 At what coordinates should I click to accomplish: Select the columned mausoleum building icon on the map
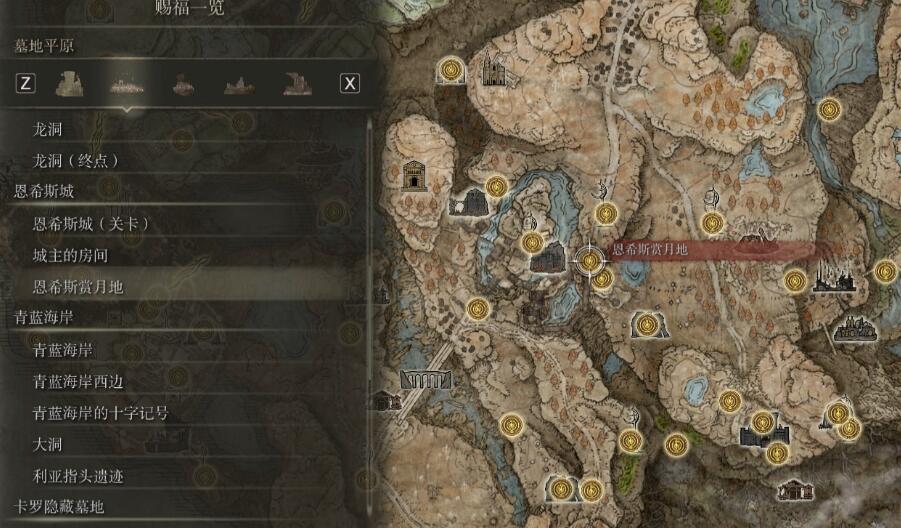point(414,177)
